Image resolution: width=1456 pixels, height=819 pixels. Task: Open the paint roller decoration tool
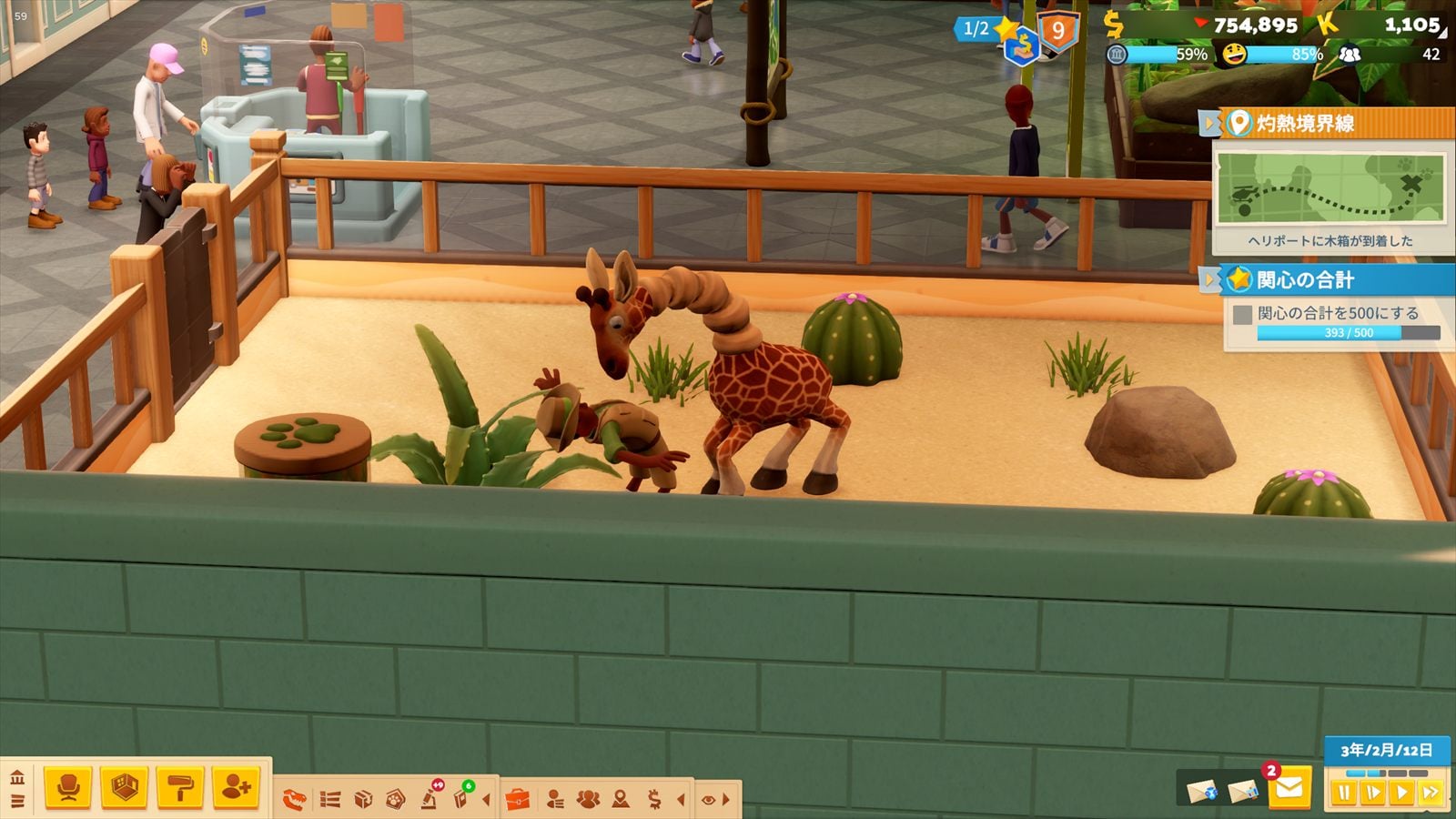click(180, 787)
